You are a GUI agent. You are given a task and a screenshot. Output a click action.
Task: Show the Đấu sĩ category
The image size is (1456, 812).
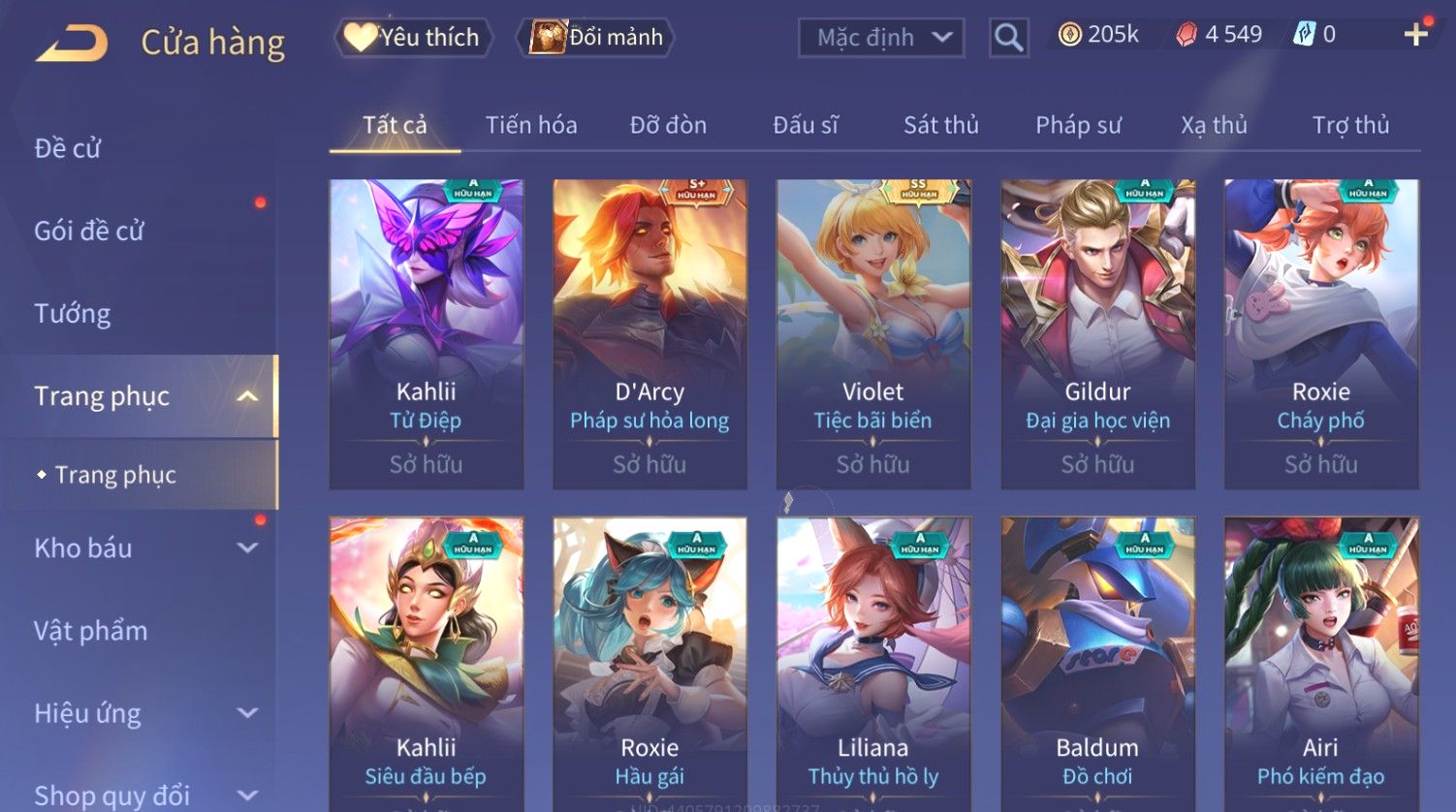(x=805, y=125)
